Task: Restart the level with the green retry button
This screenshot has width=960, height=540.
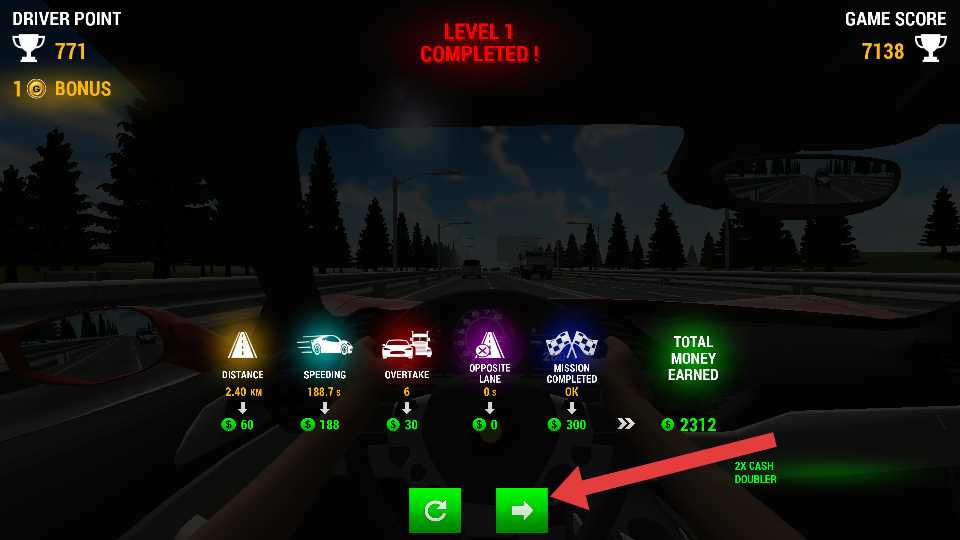Action: pos(435,511)
